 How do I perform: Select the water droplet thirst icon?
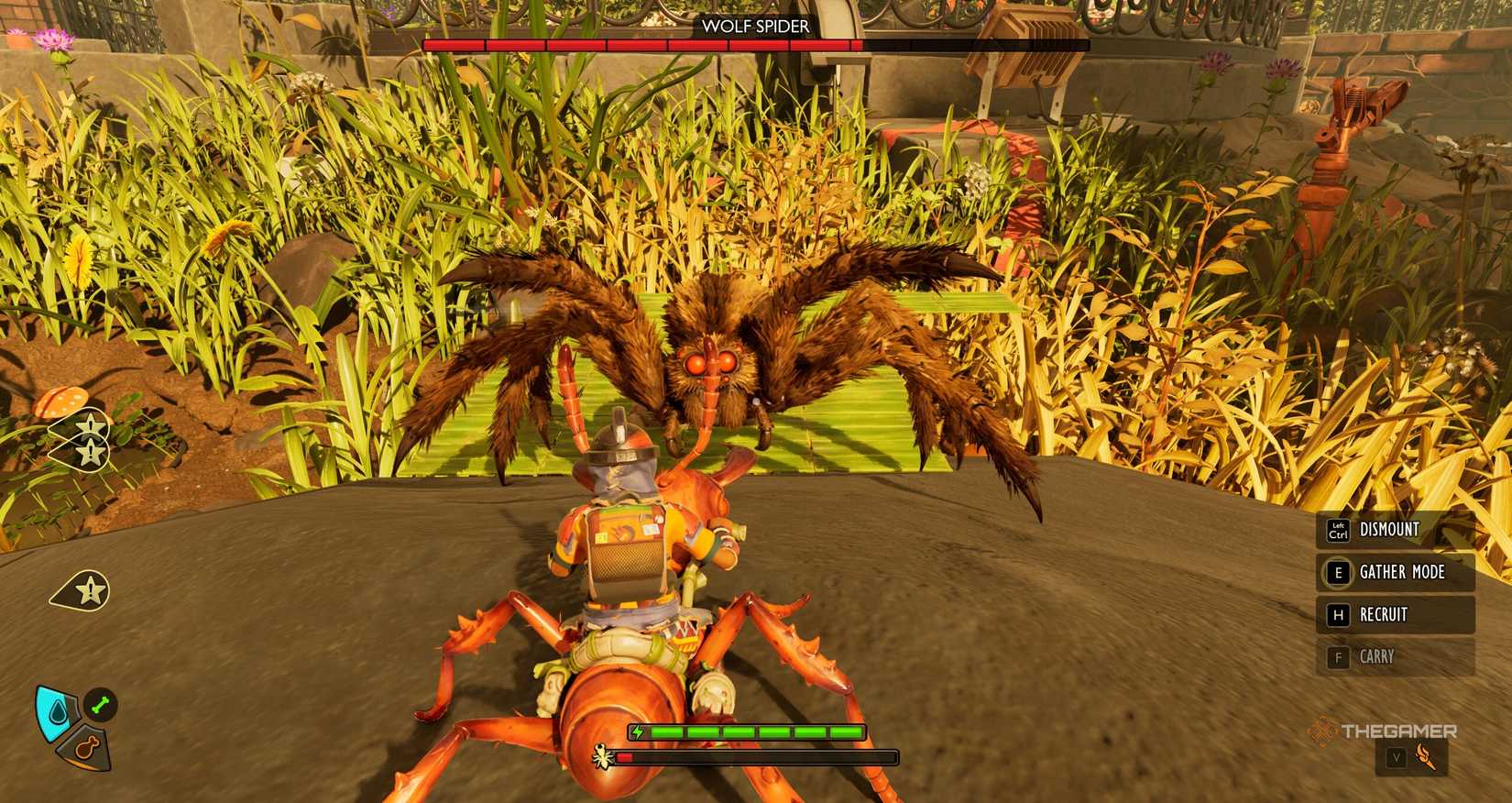pos(57,710)
